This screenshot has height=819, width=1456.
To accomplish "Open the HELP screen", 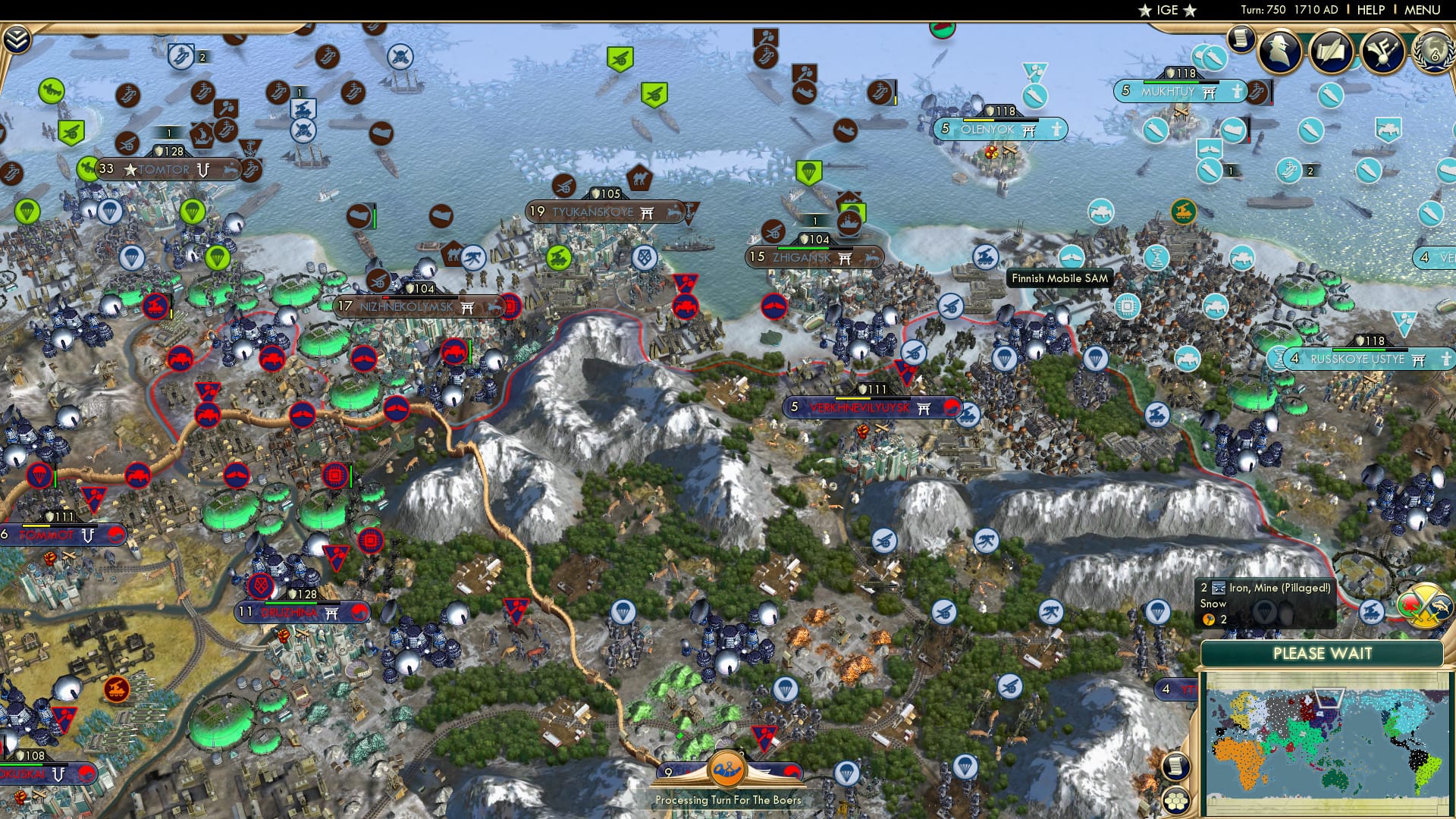I will pos(1371,11).
